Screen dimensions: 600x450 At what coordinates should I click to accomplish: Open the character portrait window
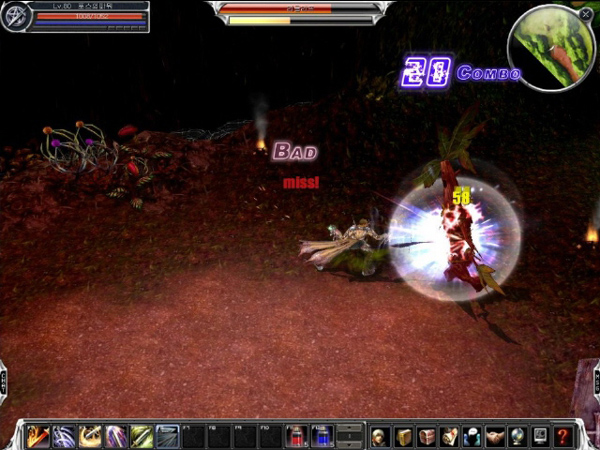click(380, 436)
